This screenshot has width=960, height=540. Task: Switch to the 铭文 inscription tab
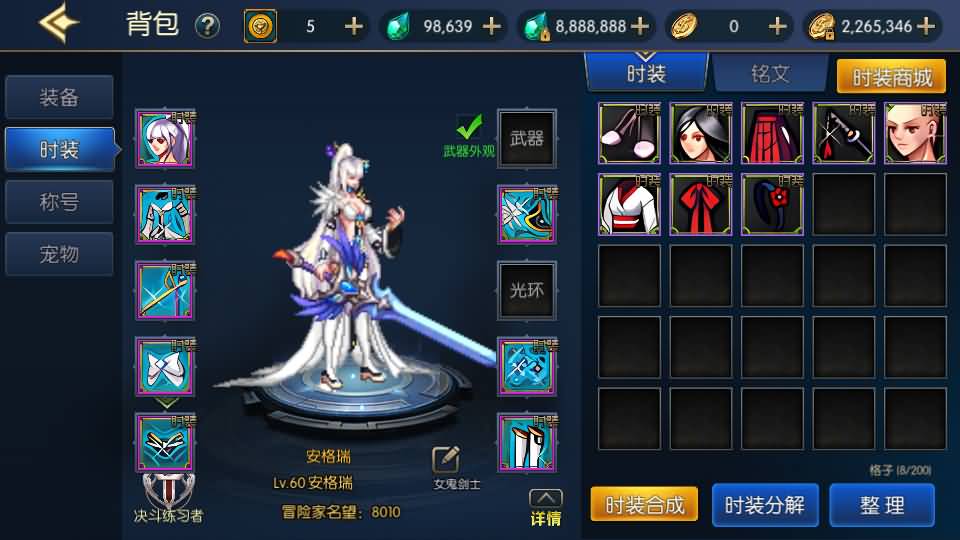770,74
